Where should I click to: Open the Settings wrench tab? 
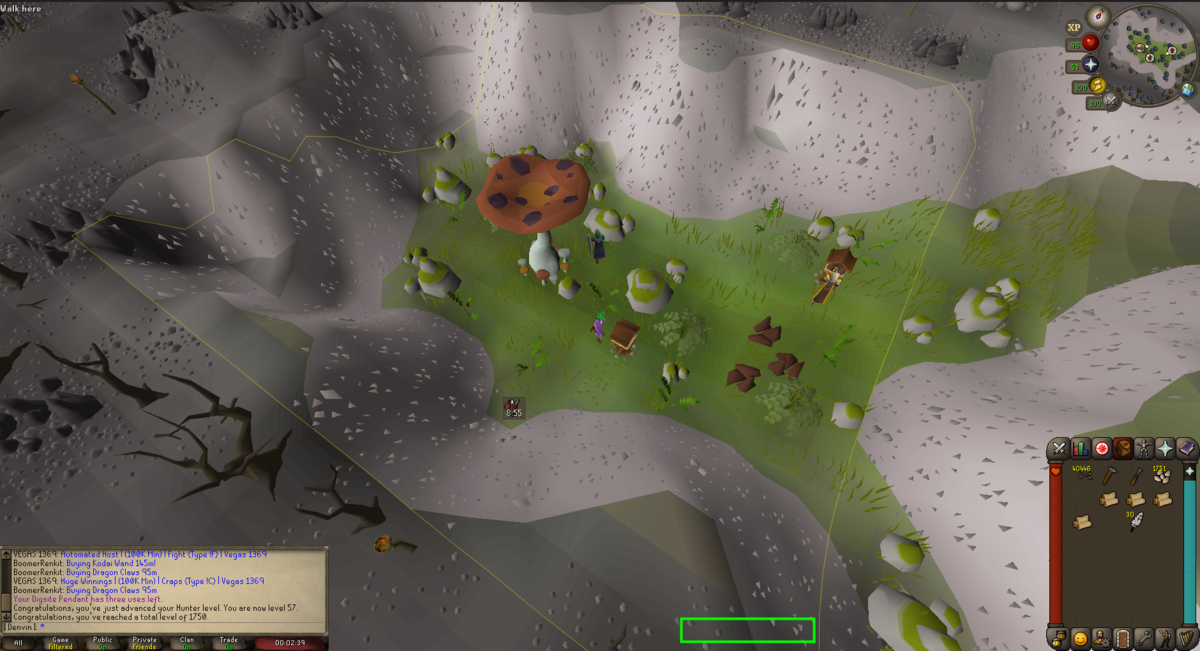1144,637
